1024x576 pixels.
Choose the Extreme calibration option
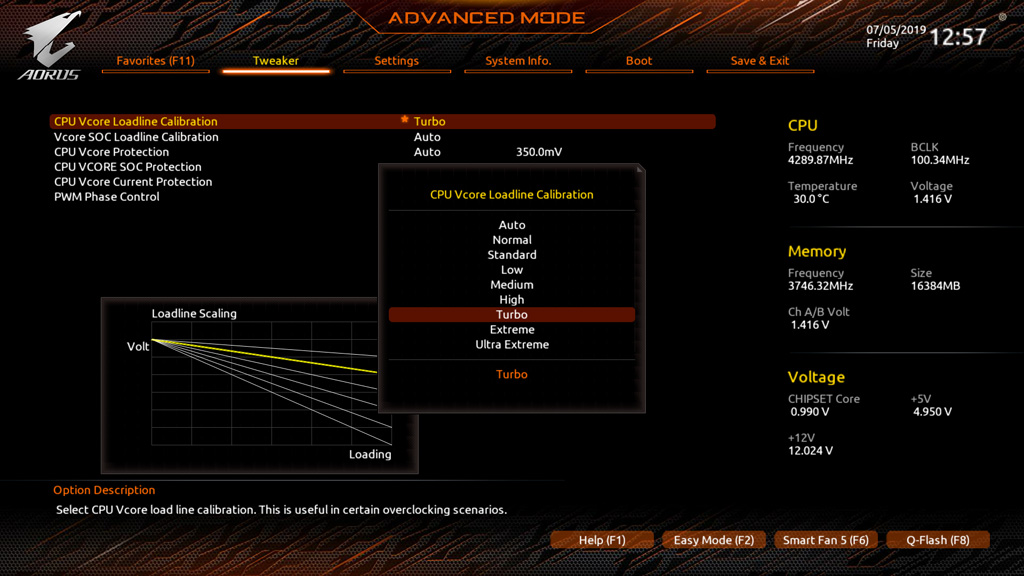[512, 330]
